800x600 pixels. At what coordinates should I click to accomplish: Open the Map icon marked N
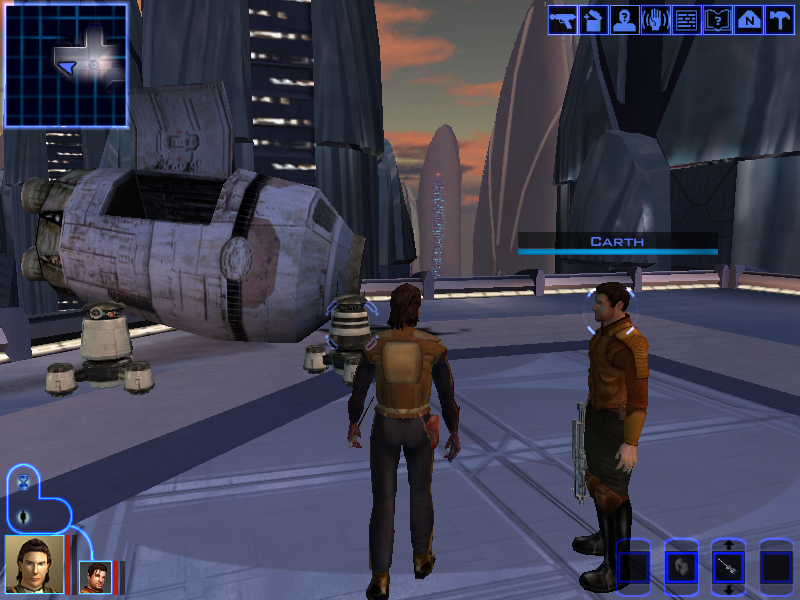748,20
